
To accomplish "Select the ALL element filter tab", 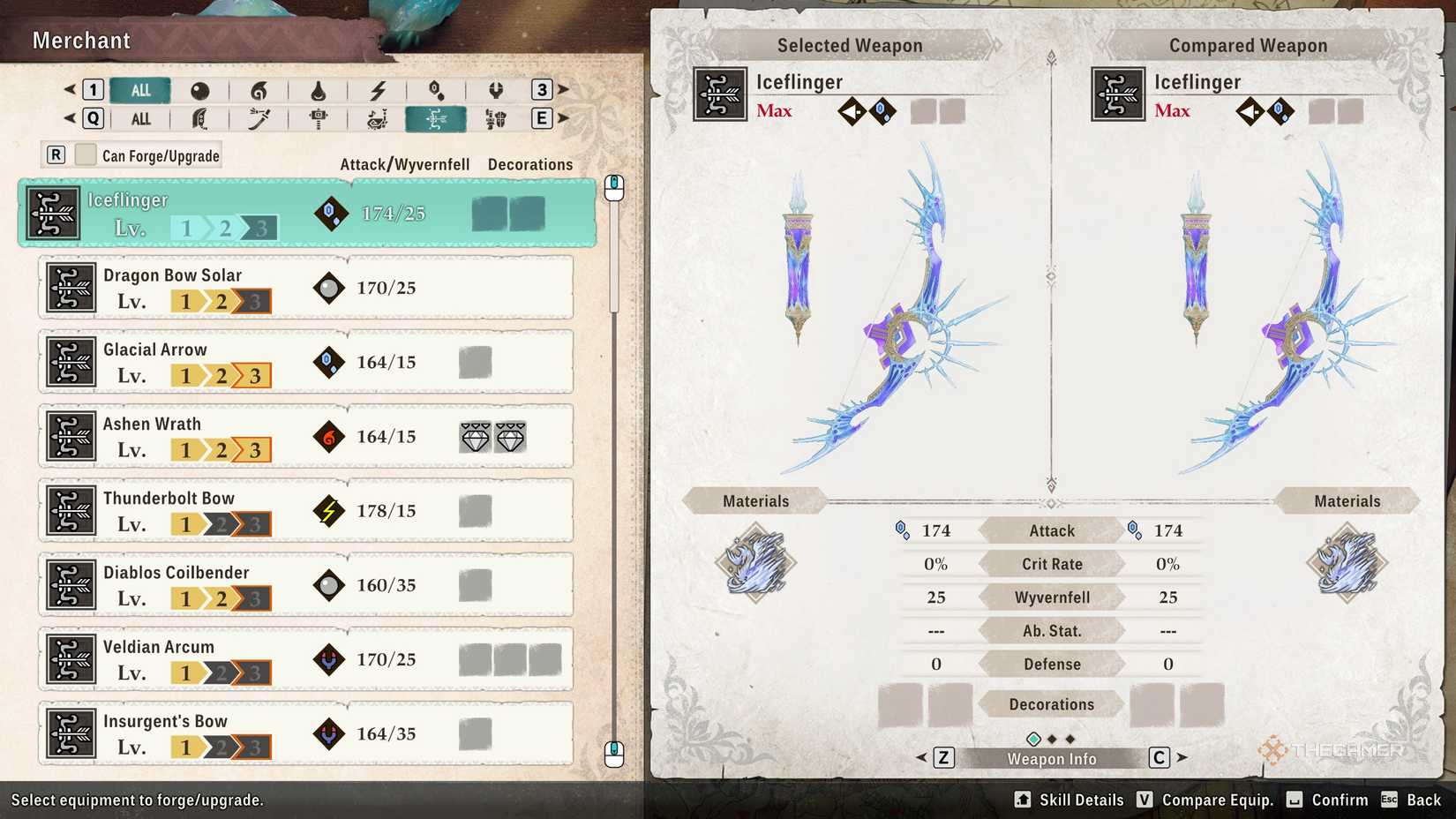I will (139, 89).
